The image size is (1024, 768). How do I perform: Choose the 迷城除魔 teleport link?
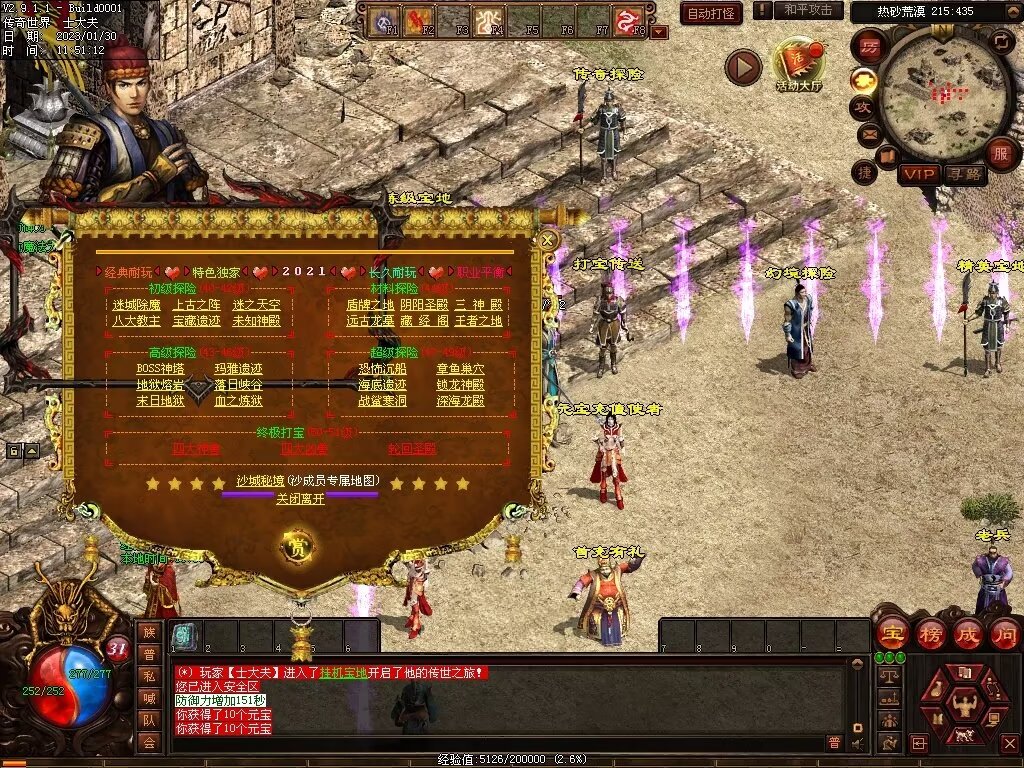(x=136, y=305)
